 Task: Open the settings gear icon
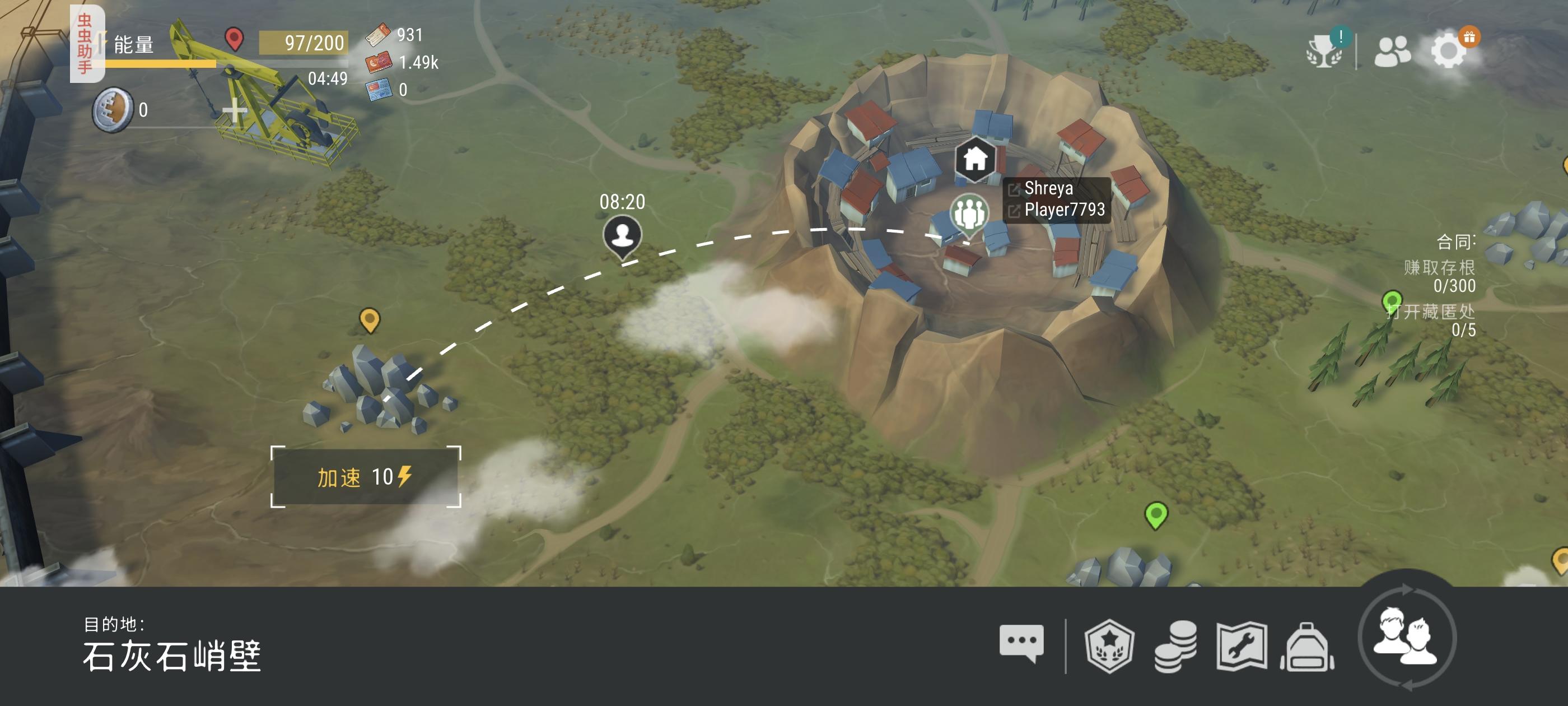pos(1449,50)
